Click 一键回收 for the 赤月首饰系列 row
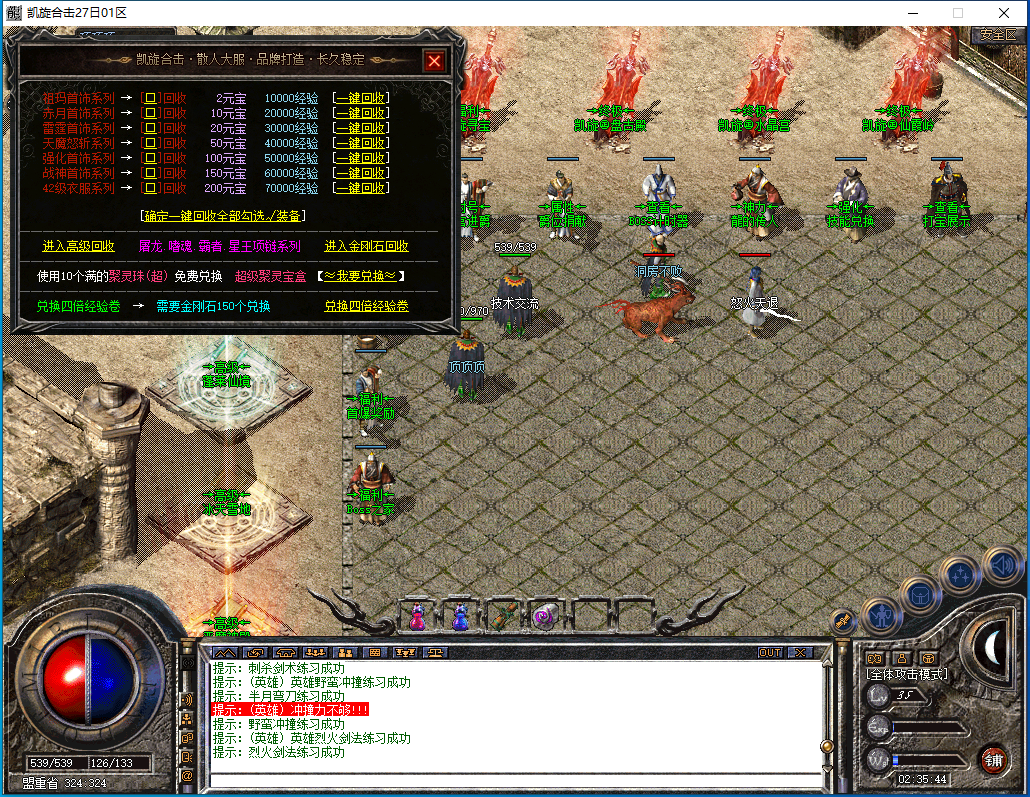This screenshot has height=797, width=1030. point(361,113)
